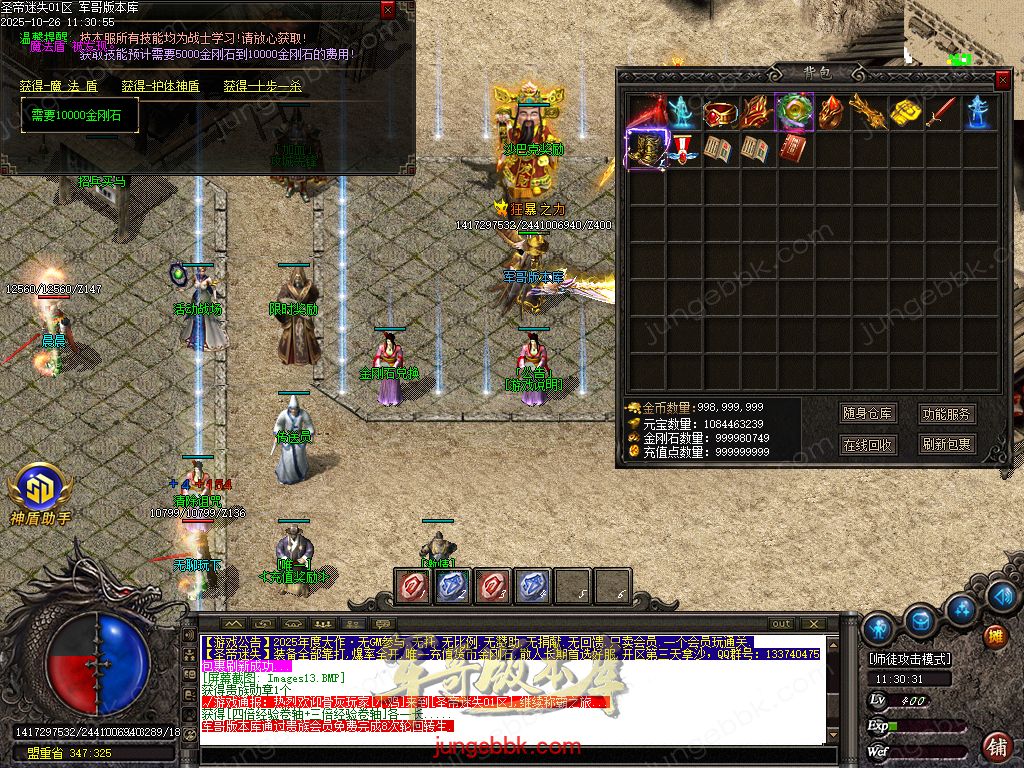Choose the 获得-十步一杀 skill option
Viewport: 1024px width, 768px height.
pyautogui.click(x=262, y=86)
